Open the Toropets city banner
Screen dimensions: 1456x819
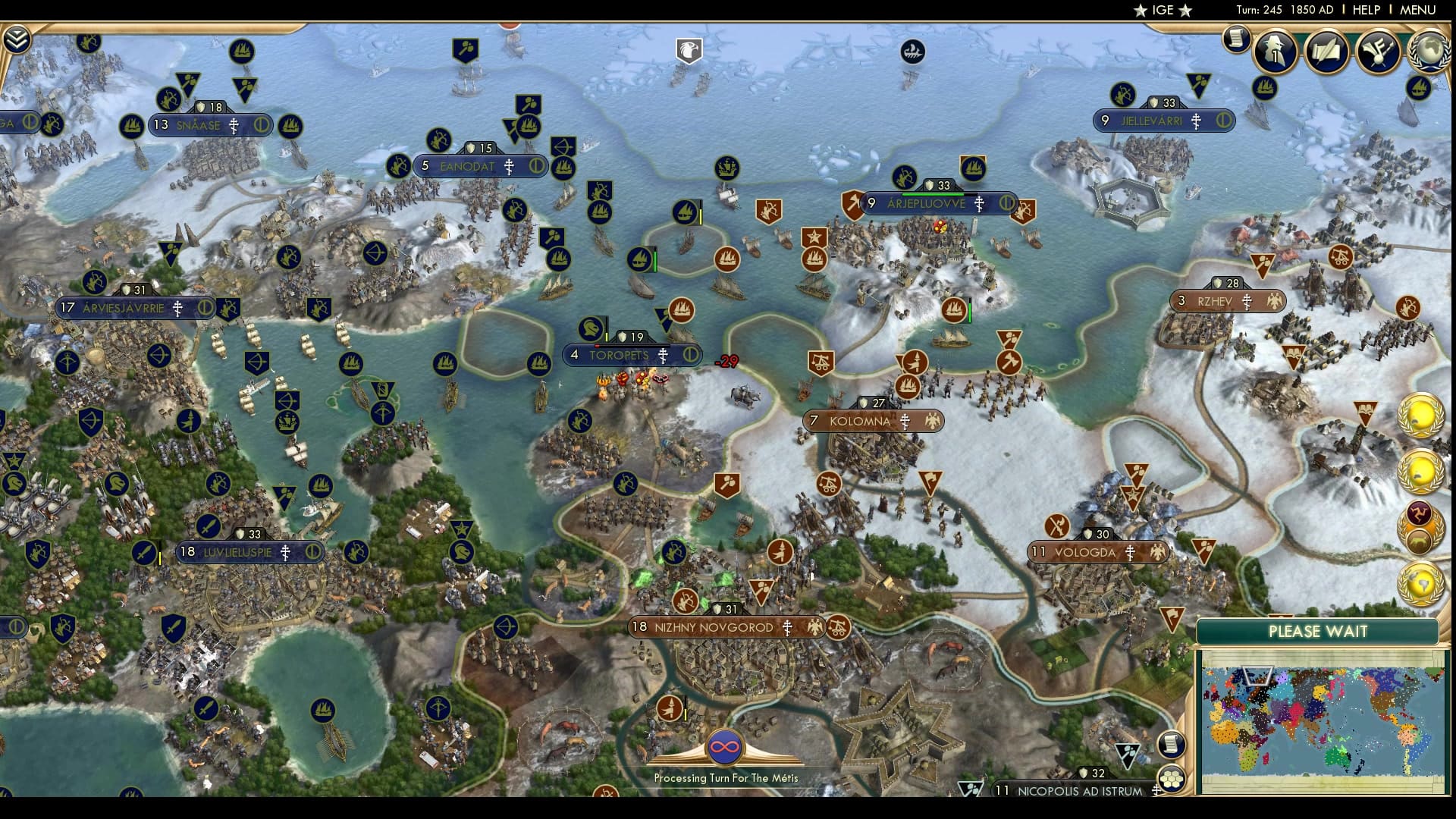click(x=620, y=355)
